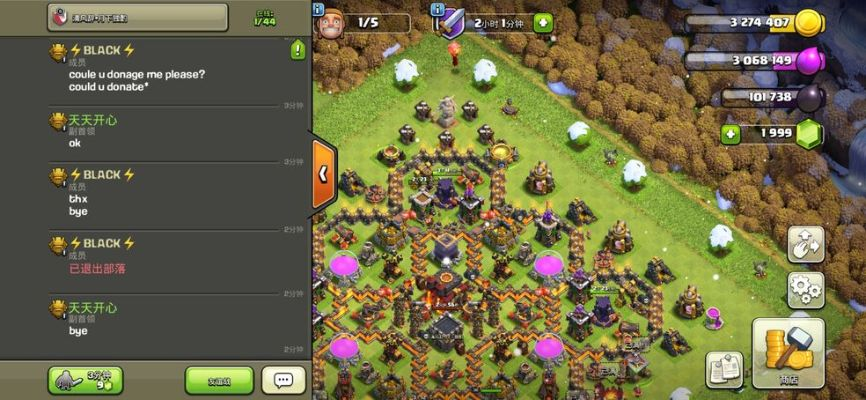Open the builder info with the builder face
Viewport: 866px width, 400px height.
point(328,22)
